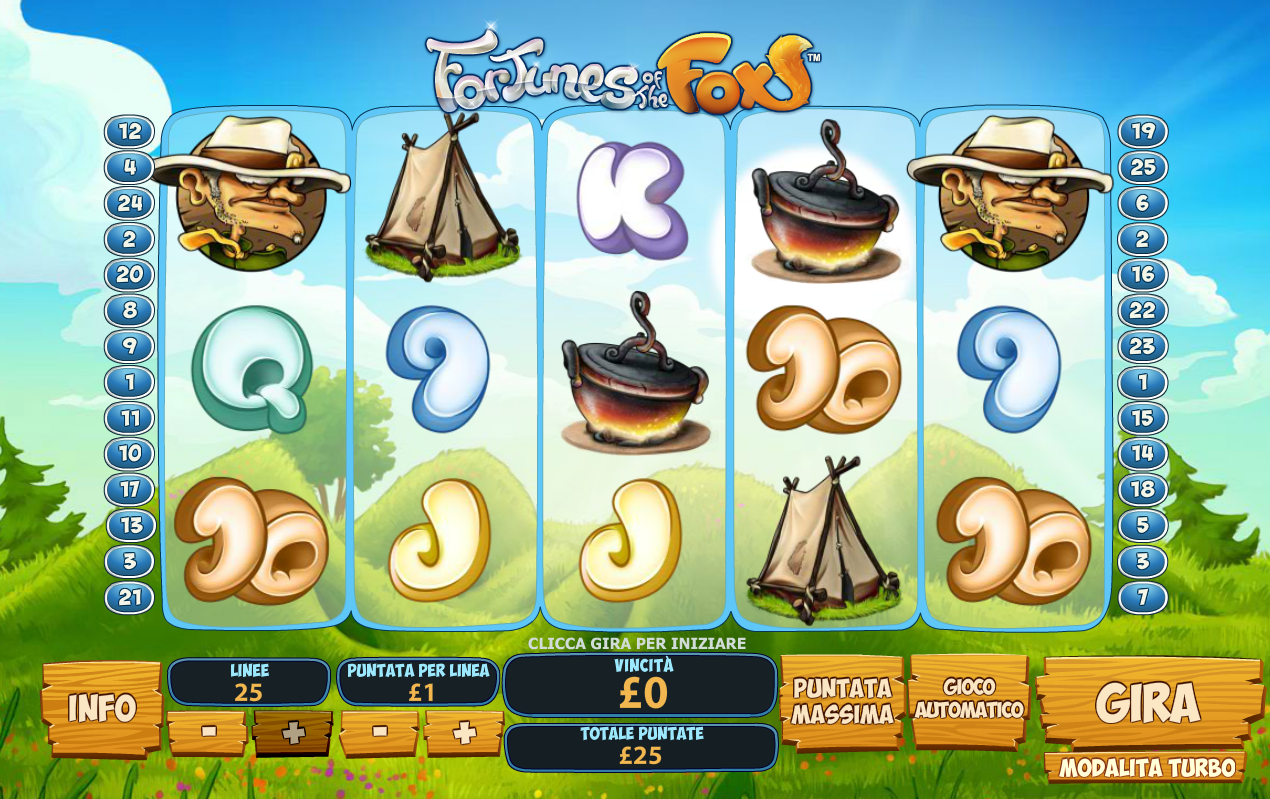Screen dimensions: 1270x799
Task: Spin the reels with Gira
Action: point(1147,703)
